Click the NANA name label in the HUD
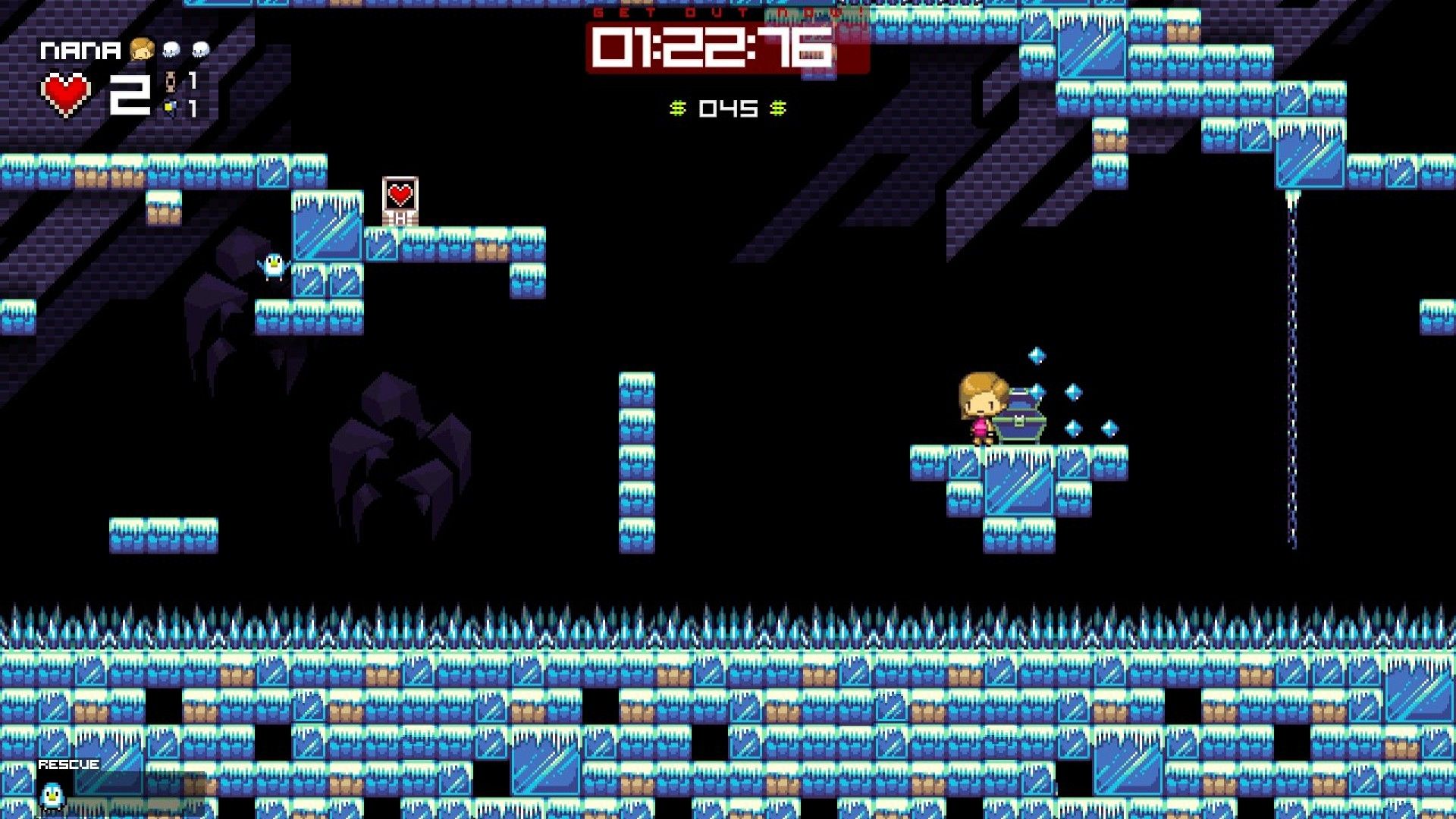1456x819 pixels. [x=80, y=49]
